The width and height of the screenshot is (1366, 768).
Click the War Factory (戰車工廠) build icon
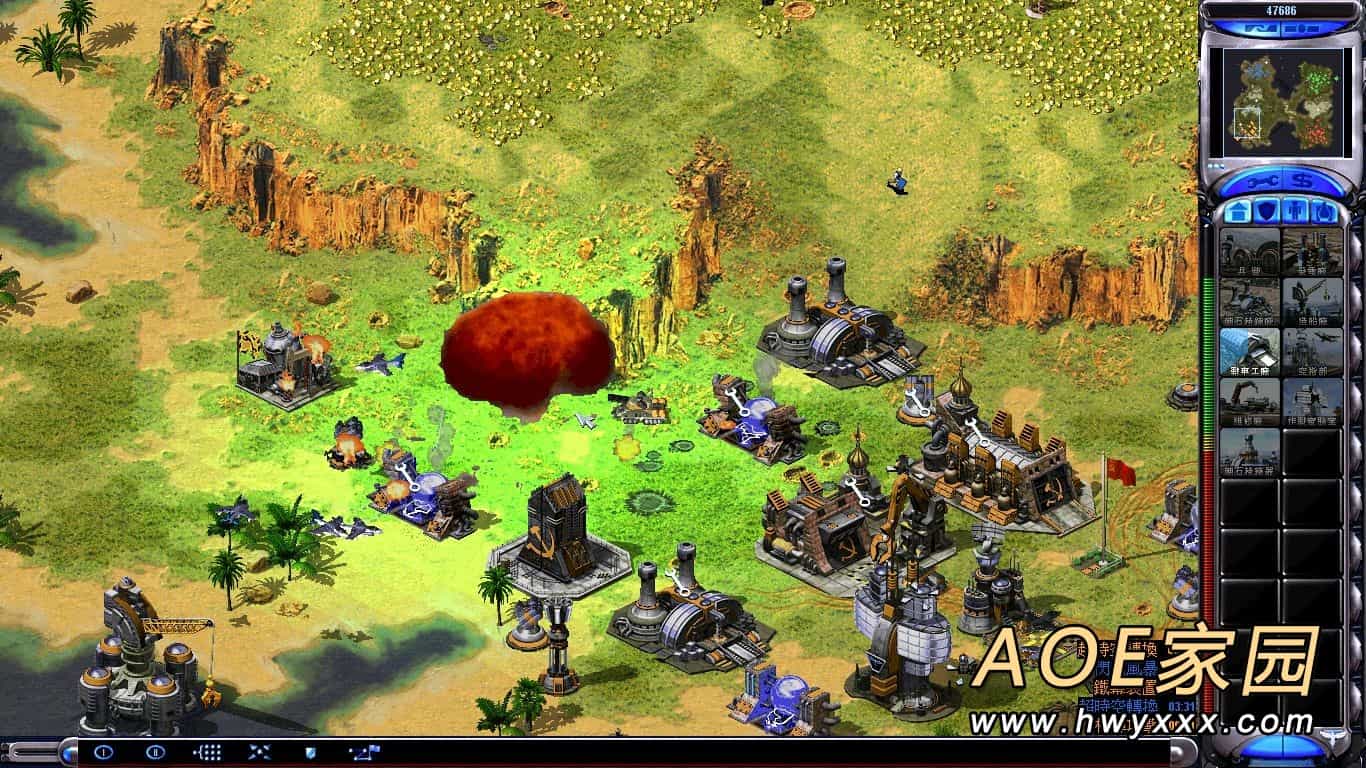(1249, 351)
